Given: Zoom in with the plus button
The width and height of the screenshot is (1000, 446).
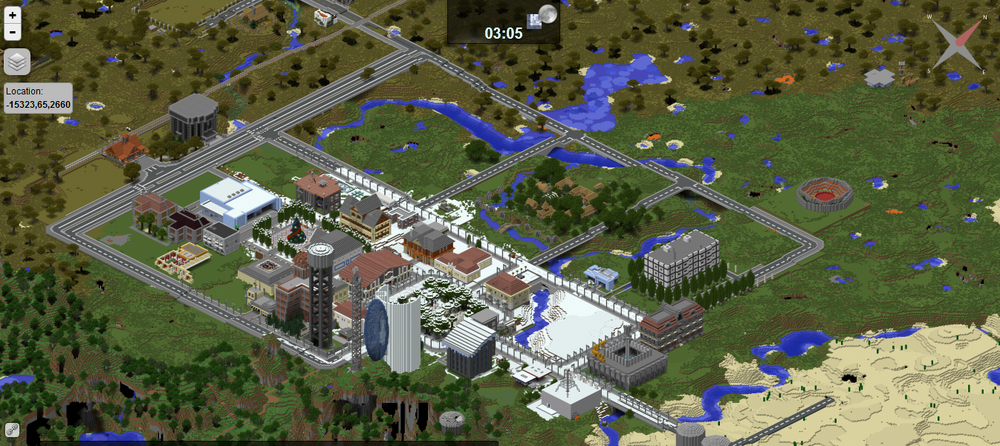Looking at the screenshot, I should [x=12, y=15].
